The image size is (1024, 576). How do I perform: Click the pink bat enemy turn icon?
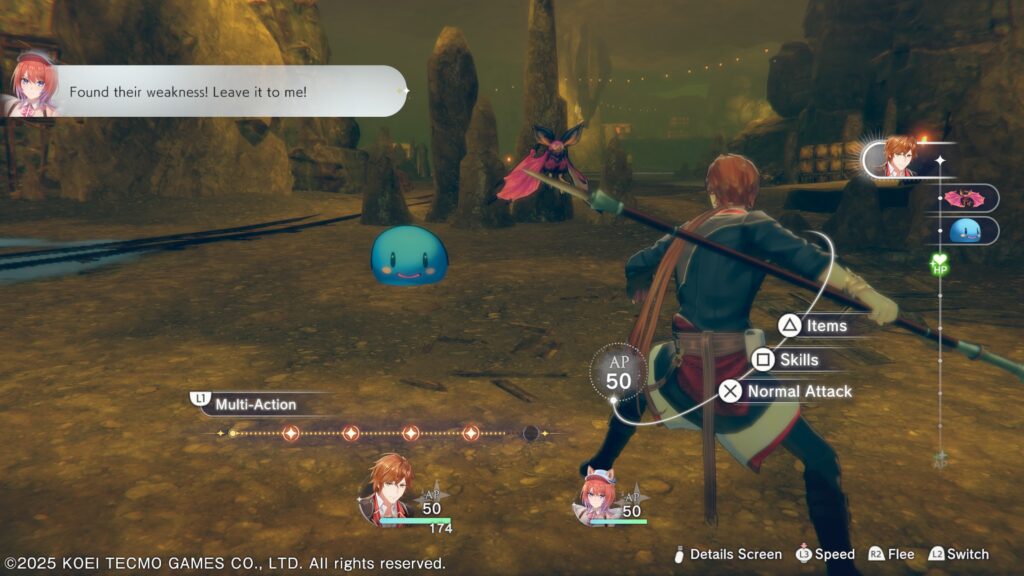pyautogui.click(x=967, y=198)
